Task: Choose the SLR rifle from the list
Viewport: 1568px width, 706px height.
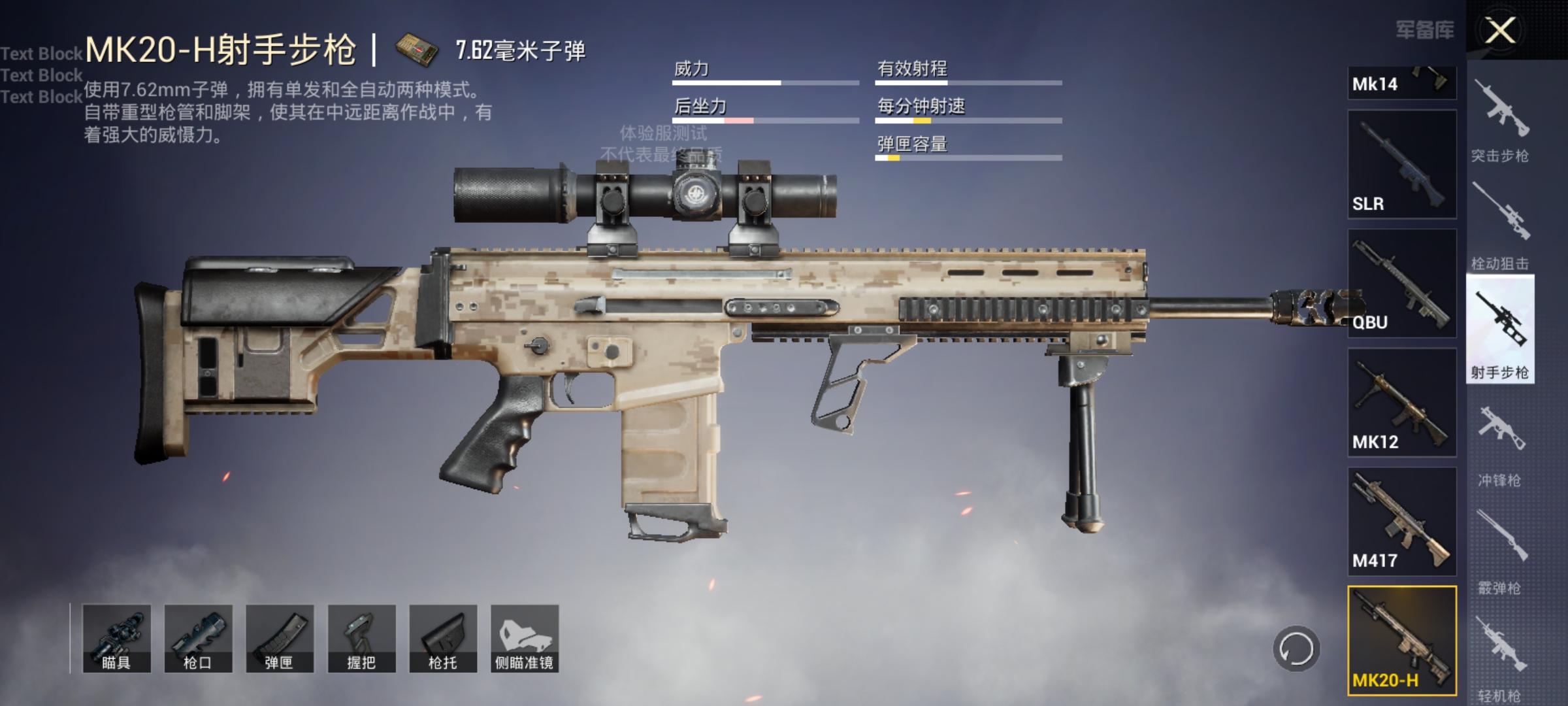Action: (x=1402, y=164)
